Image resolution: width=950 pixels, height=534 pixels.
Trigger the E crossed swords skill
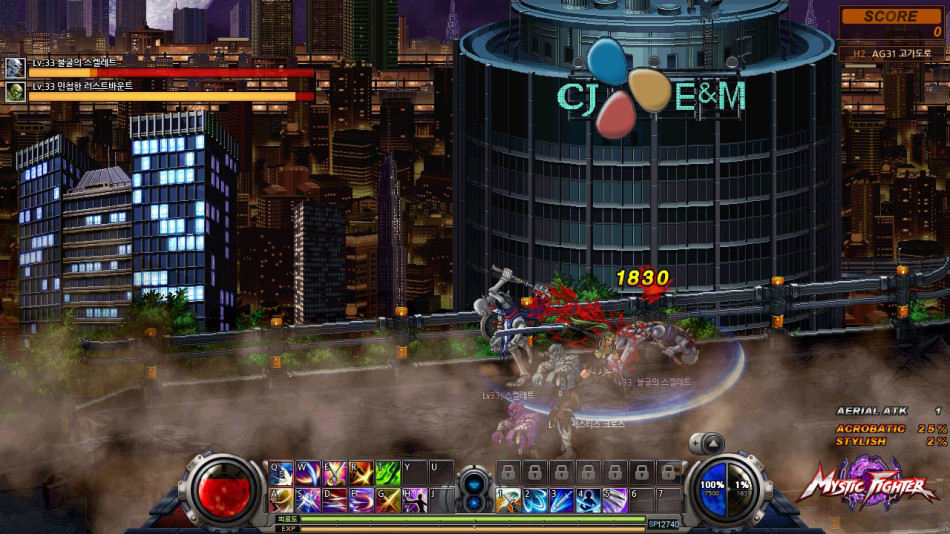pos(334,472)
